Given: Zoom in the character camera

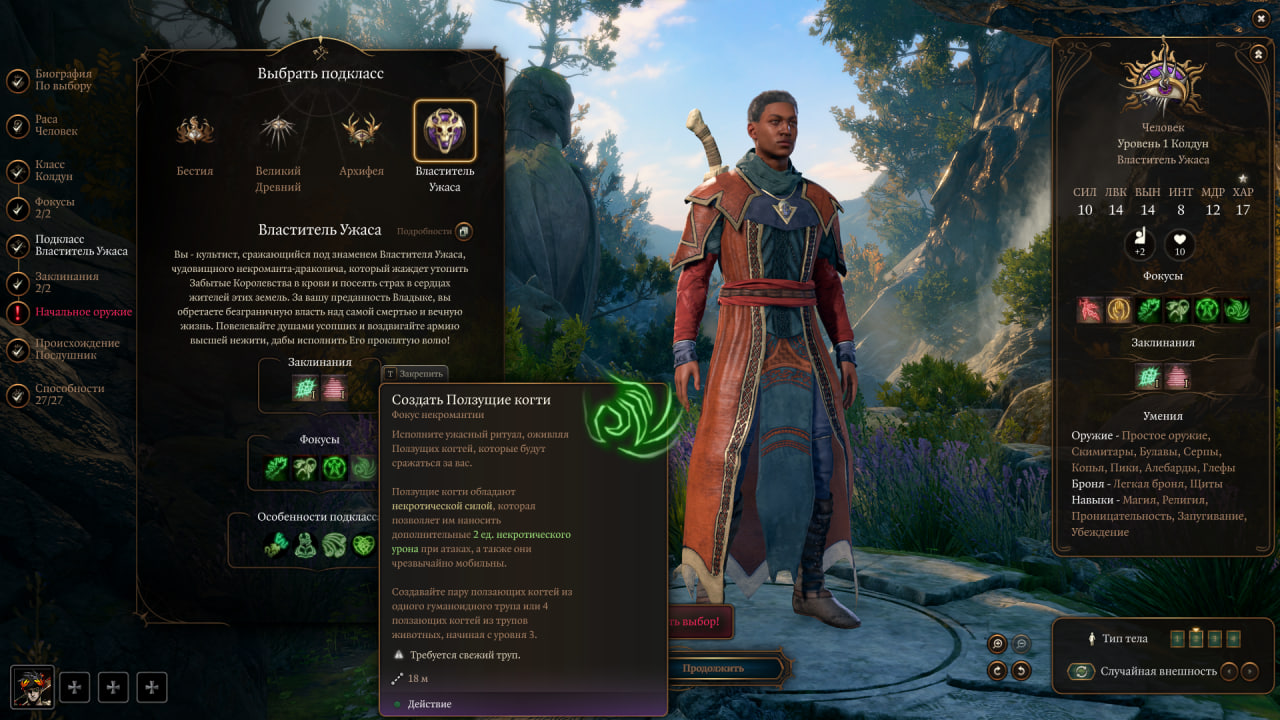Looking at the screenshot, I should coord(996,645).
